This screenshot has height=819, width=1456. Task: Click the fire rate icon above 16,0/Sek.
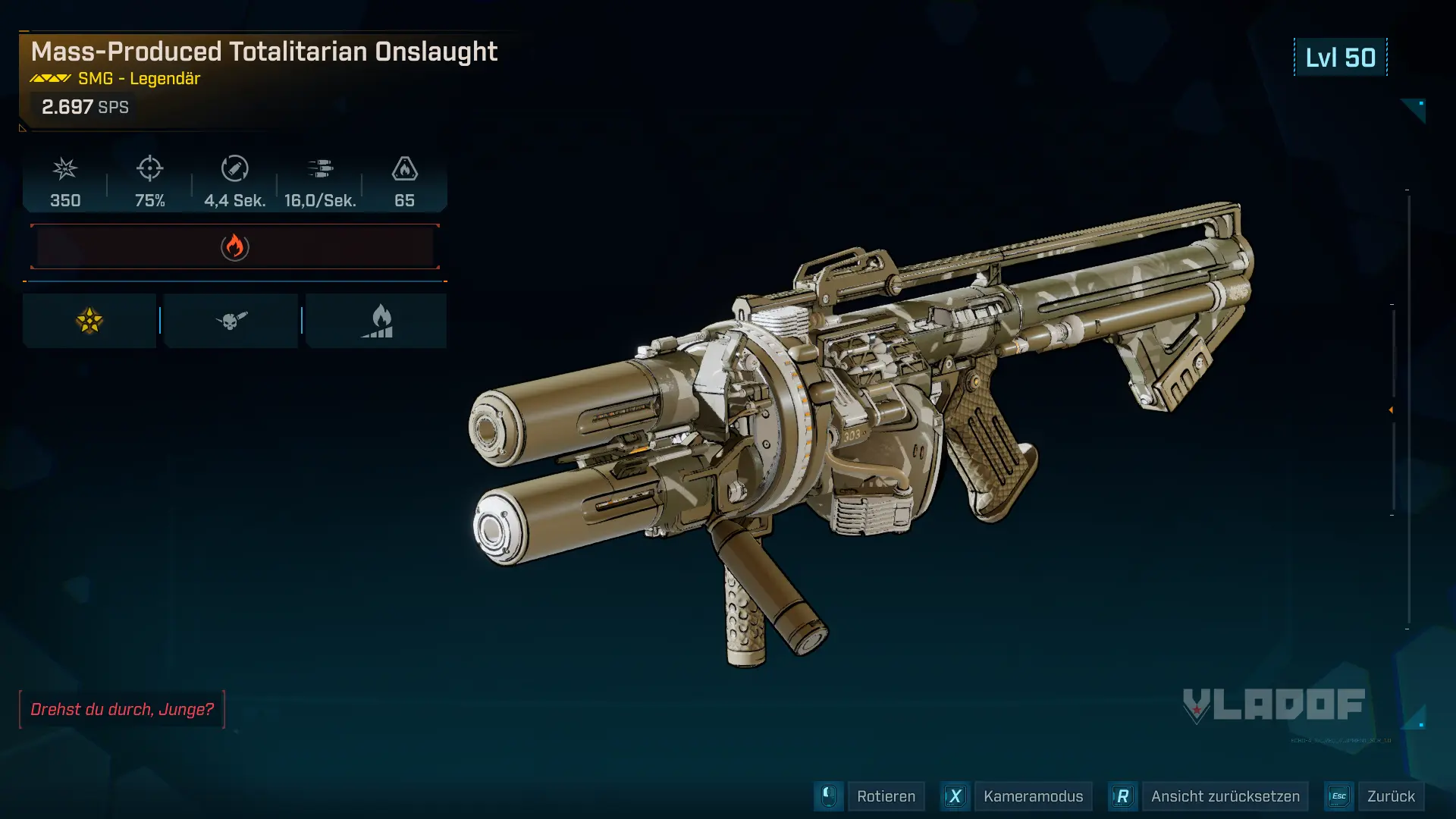tap(321, 170)
